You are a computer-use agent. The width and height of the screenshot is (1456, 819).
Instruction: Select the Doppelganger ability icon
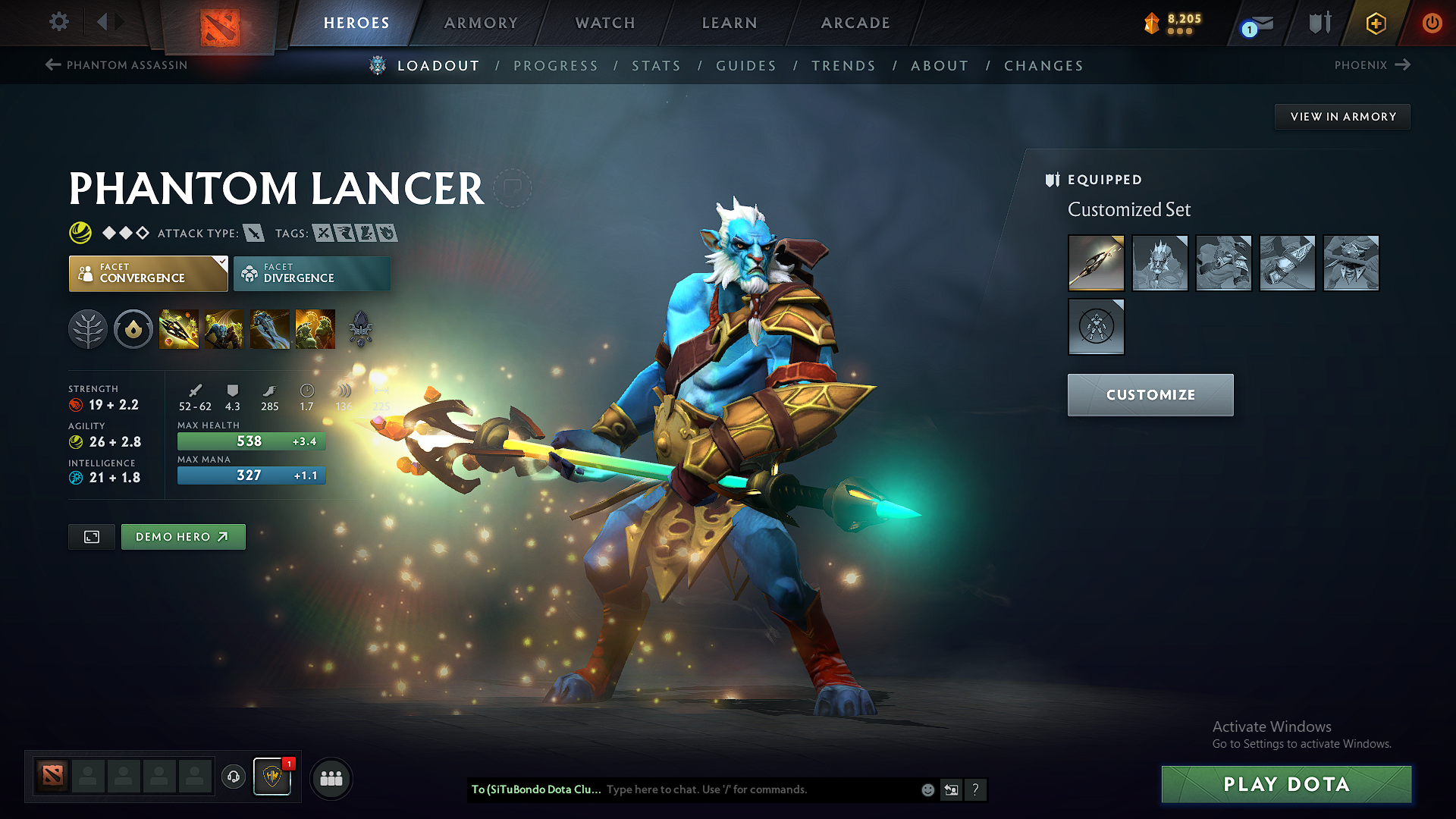(224, 328)
